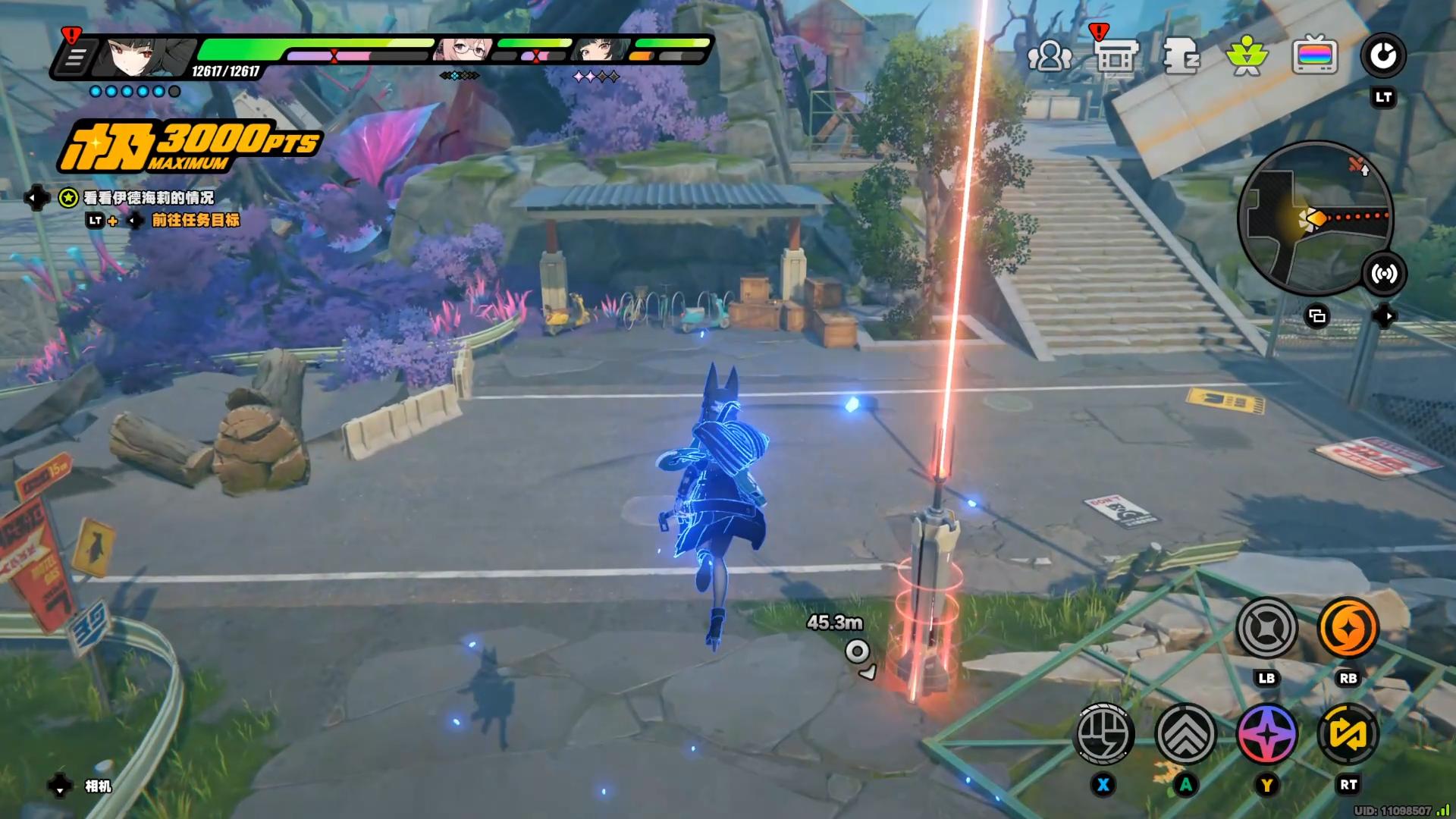This screenshot has width=1456, height=819.
Task: Open the rainbow TV icon
Action: click(1314, 56)
